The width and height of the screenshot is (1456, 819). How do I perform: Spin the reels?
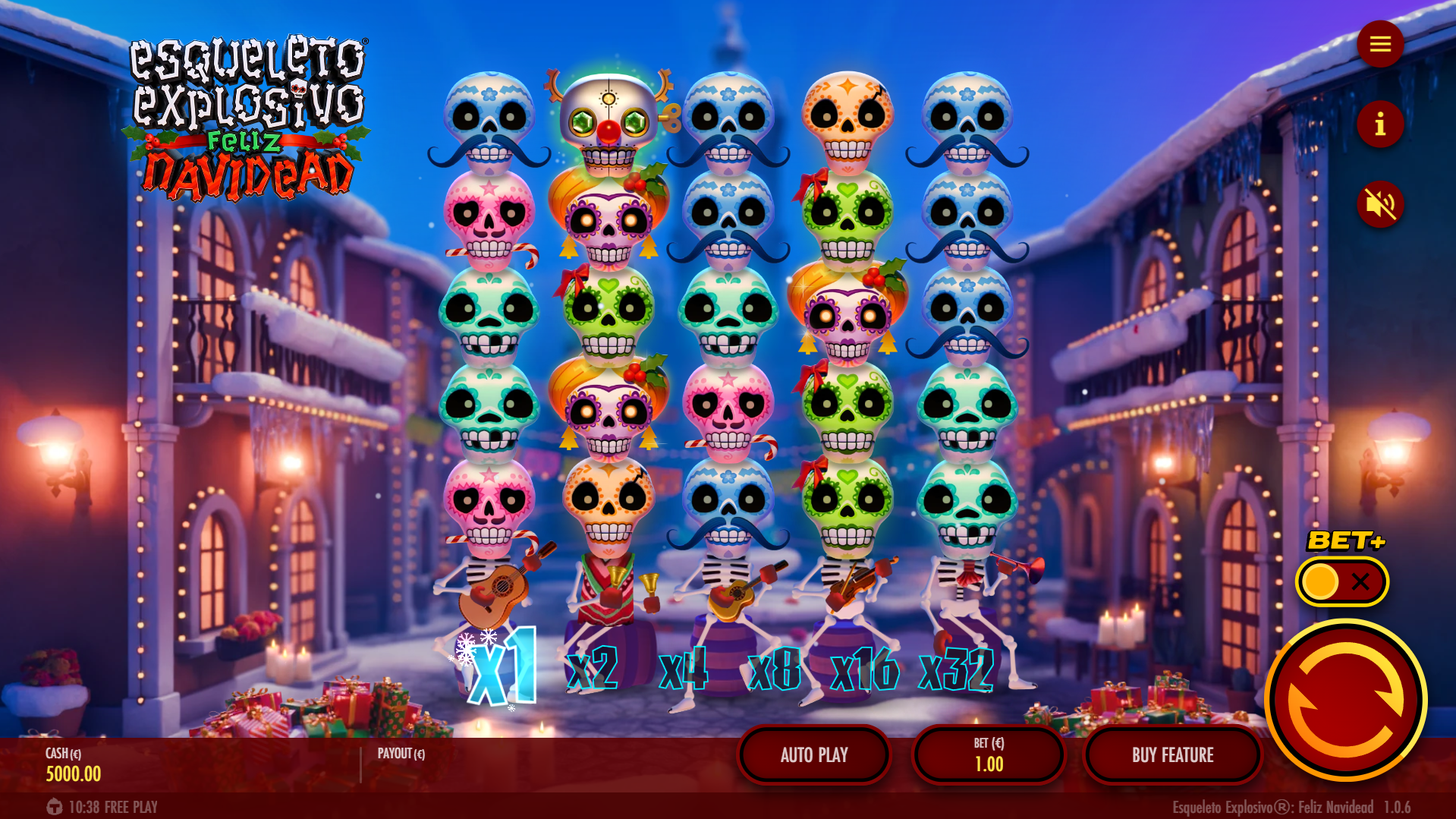pos(1345,700)
